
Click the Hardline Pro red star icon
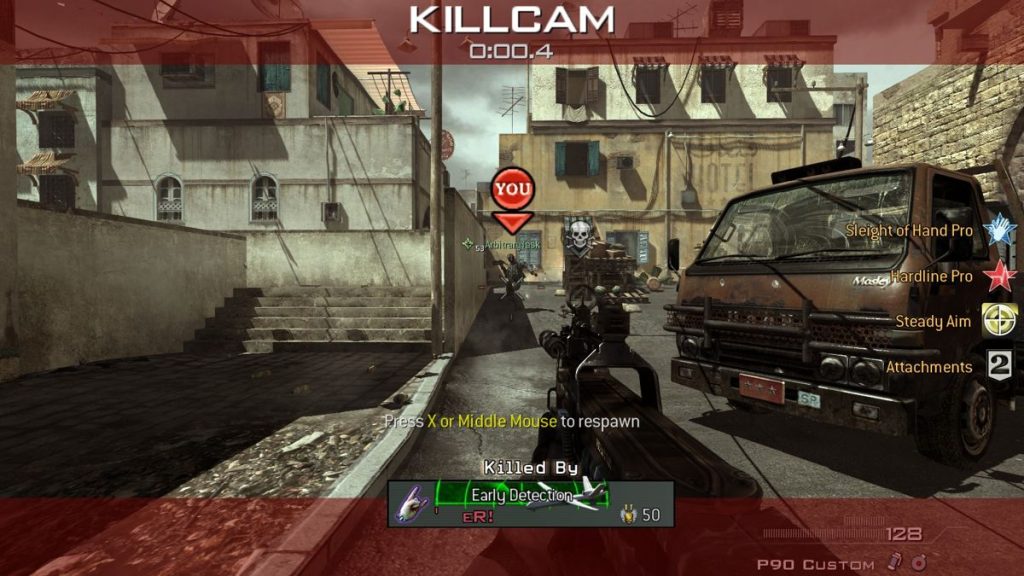click(x=999, y=275)
